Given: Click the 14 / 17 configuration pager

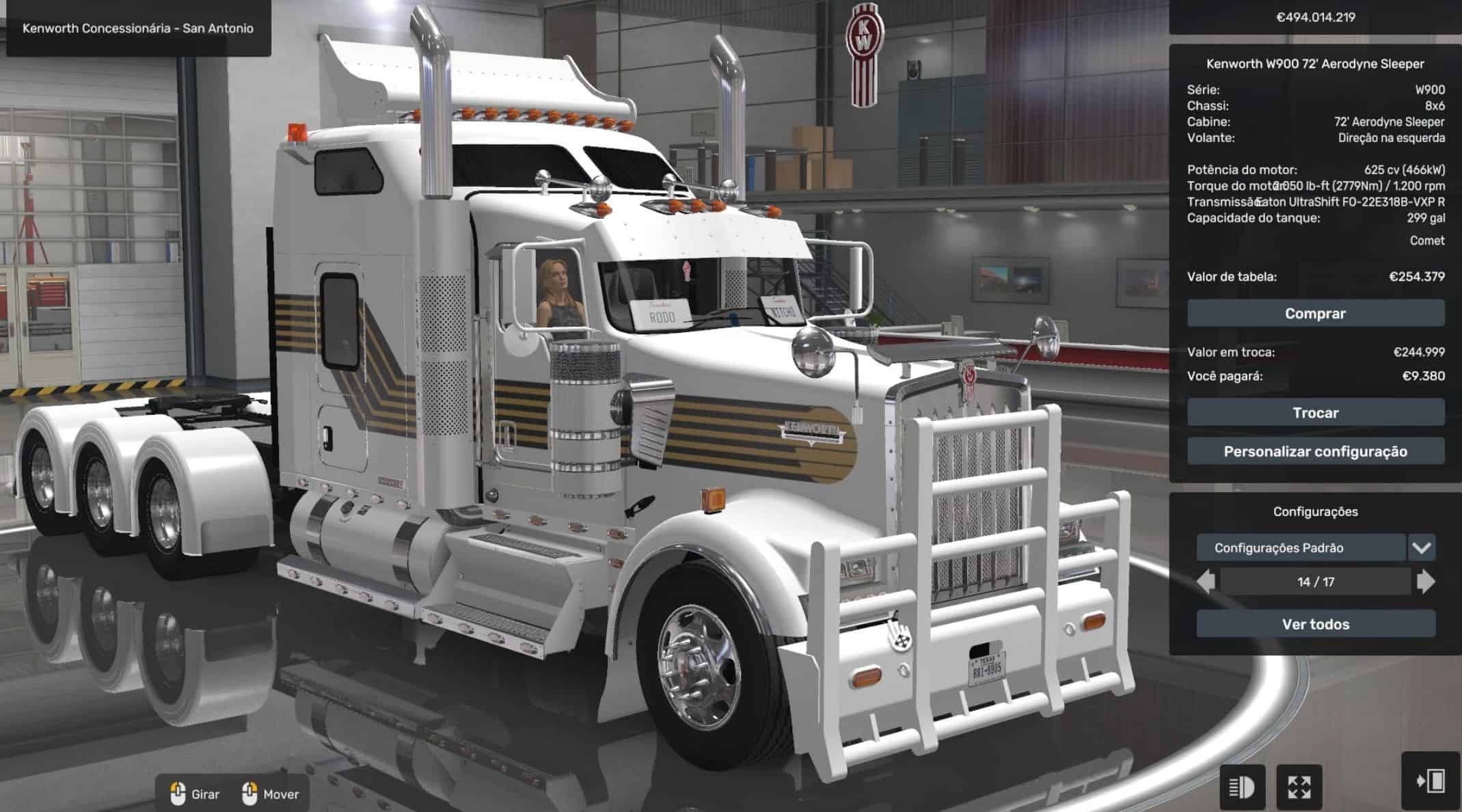Looking at the screenshot, I should [x=1316, y=582].
